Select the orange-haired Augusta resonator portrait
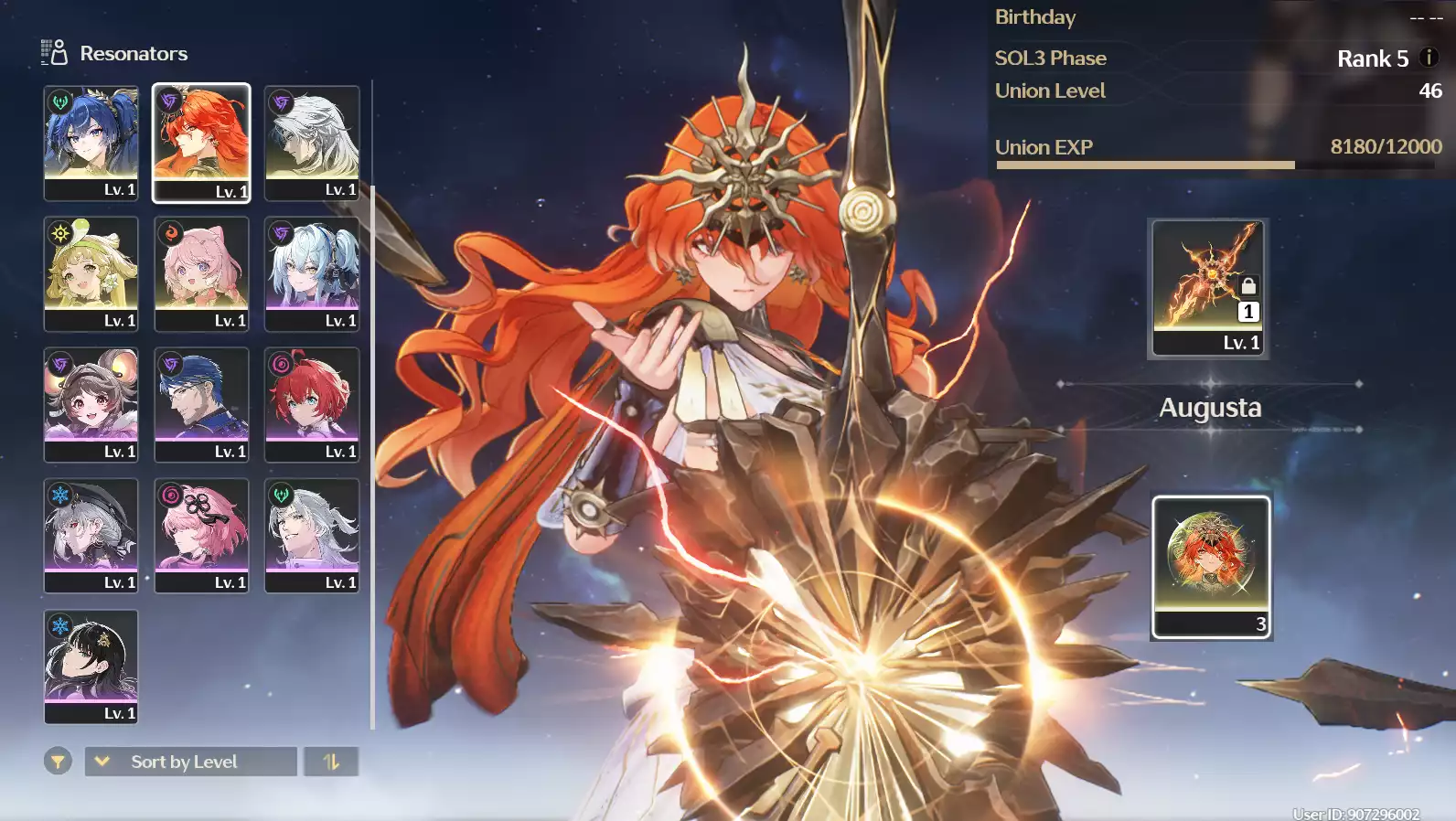 (x=201, y=142)
